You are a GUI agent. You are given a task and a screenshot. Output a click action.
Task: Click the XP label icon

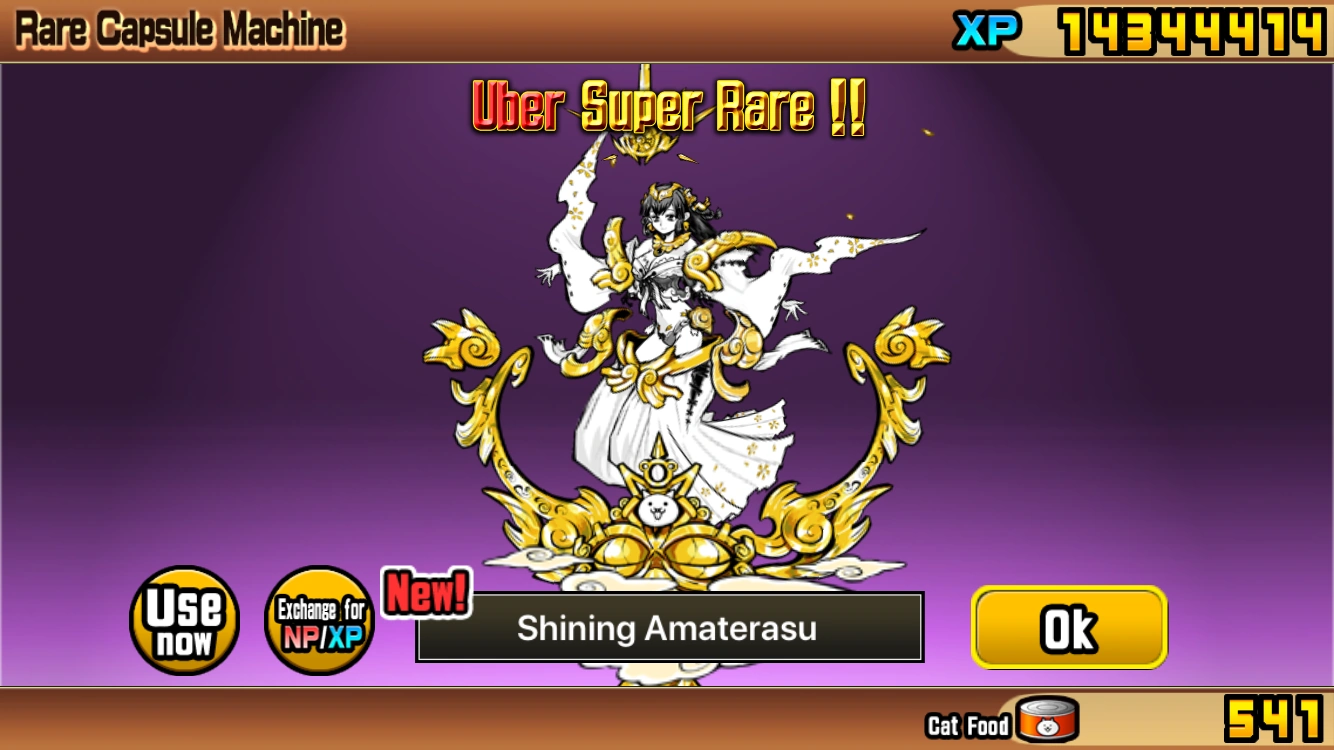tap(985, 30)
